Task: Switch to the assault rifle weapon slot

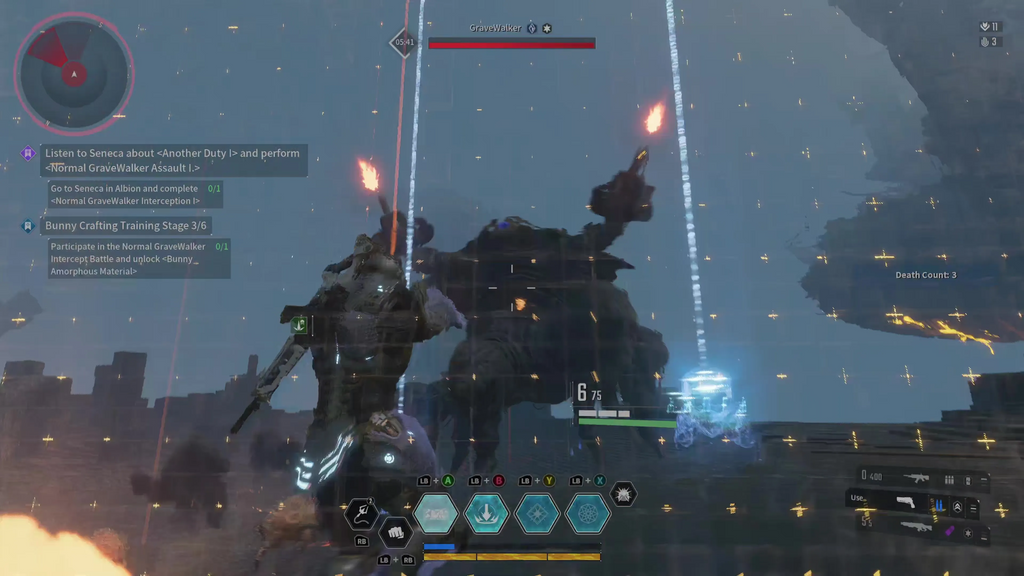Action: click(916, 479)
